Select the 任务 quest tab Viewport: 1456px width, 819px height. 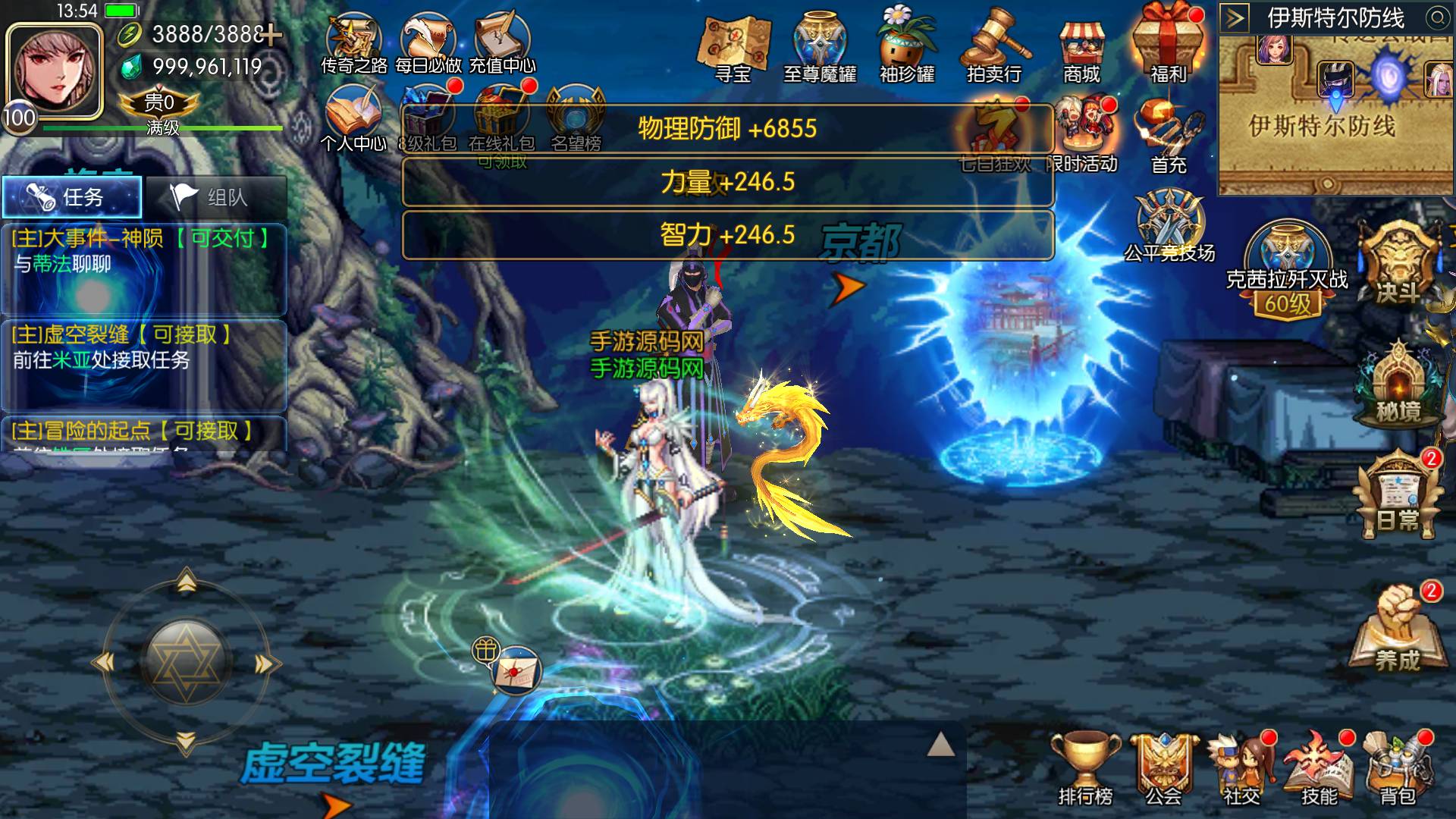tap(72, 197)
